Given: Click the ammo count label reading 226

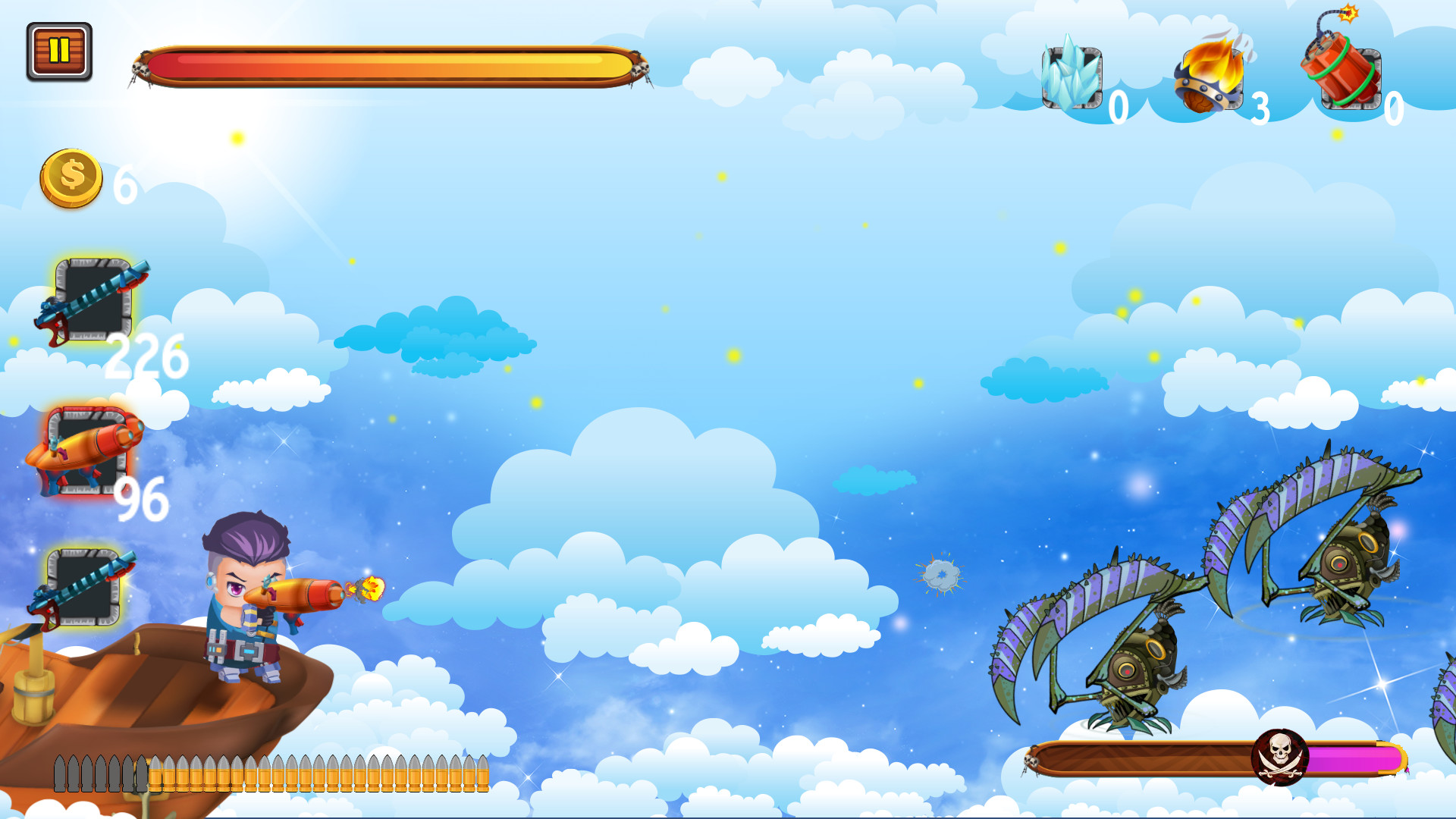Looking at the screenshot, I should (x=149, y=356).
